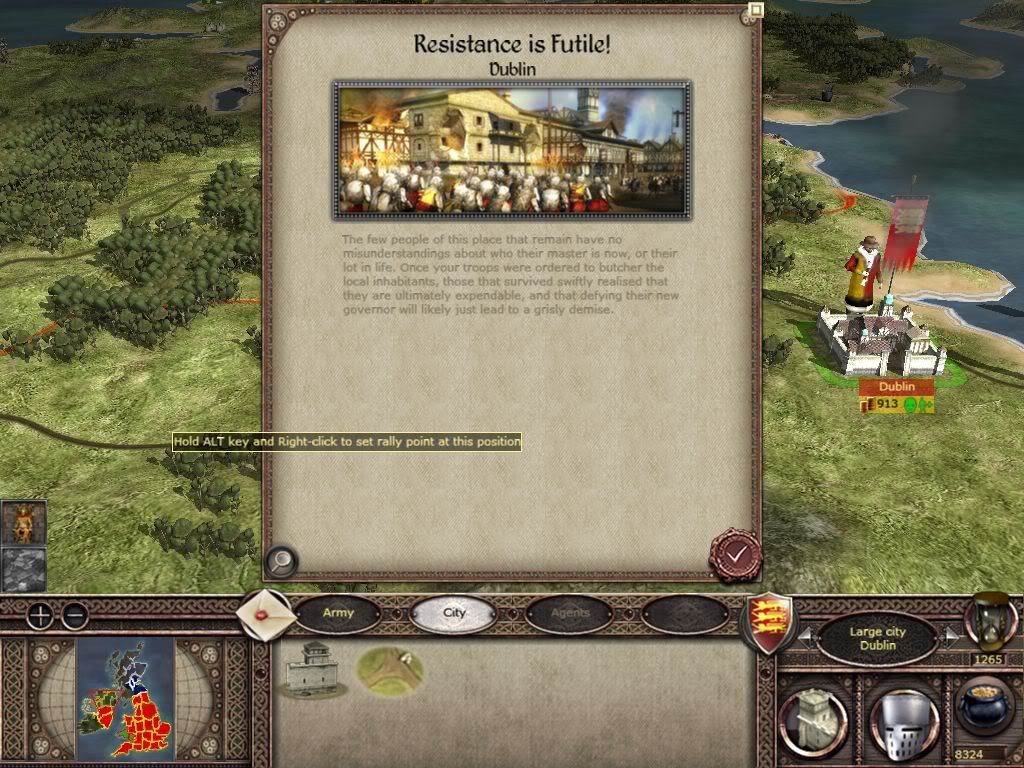
Task: Click the magnifying glass on the scroll
Action: coord(282,561)
